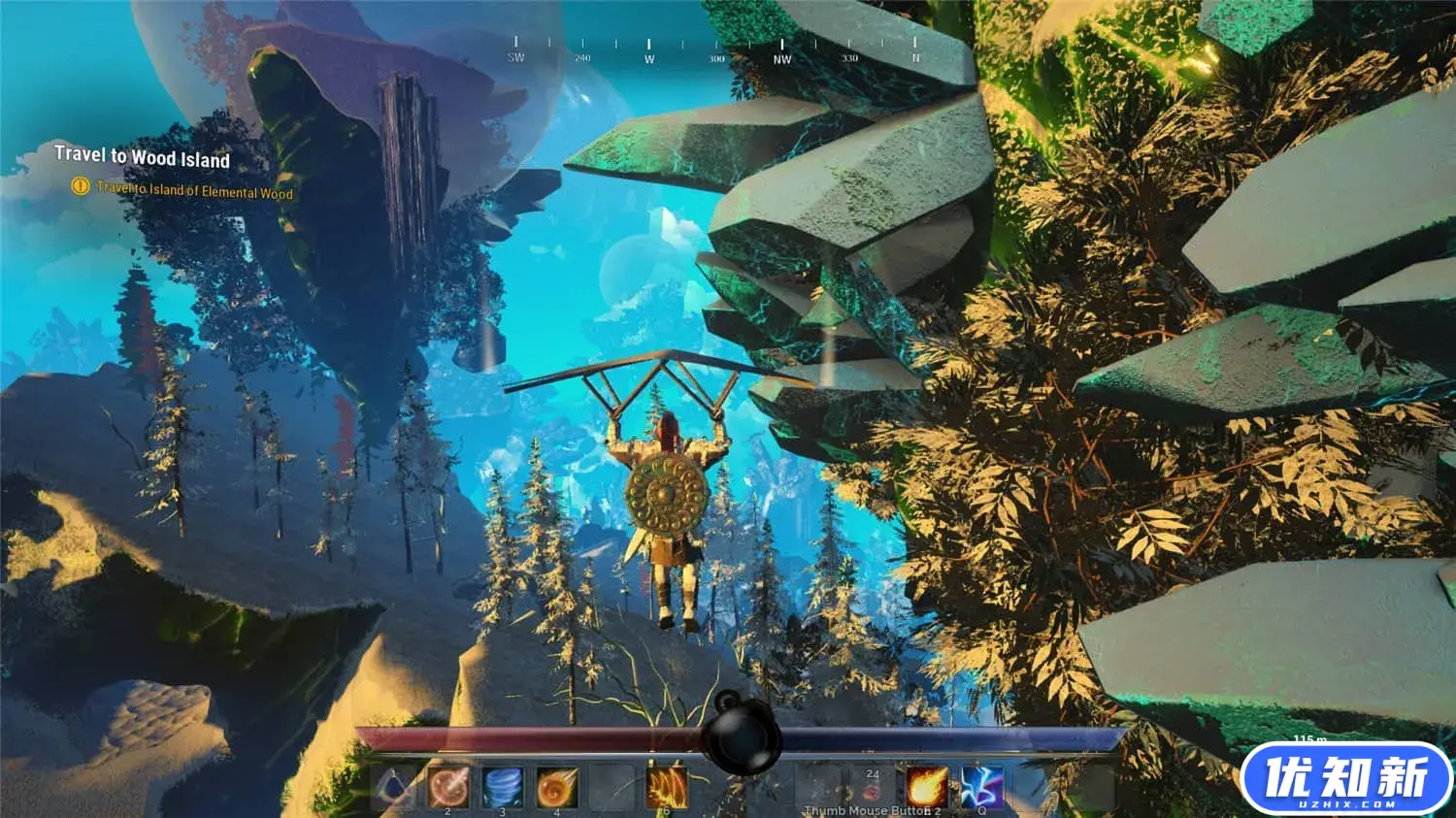
Task: Click the compass strip
Action: [x=715, y=50]
